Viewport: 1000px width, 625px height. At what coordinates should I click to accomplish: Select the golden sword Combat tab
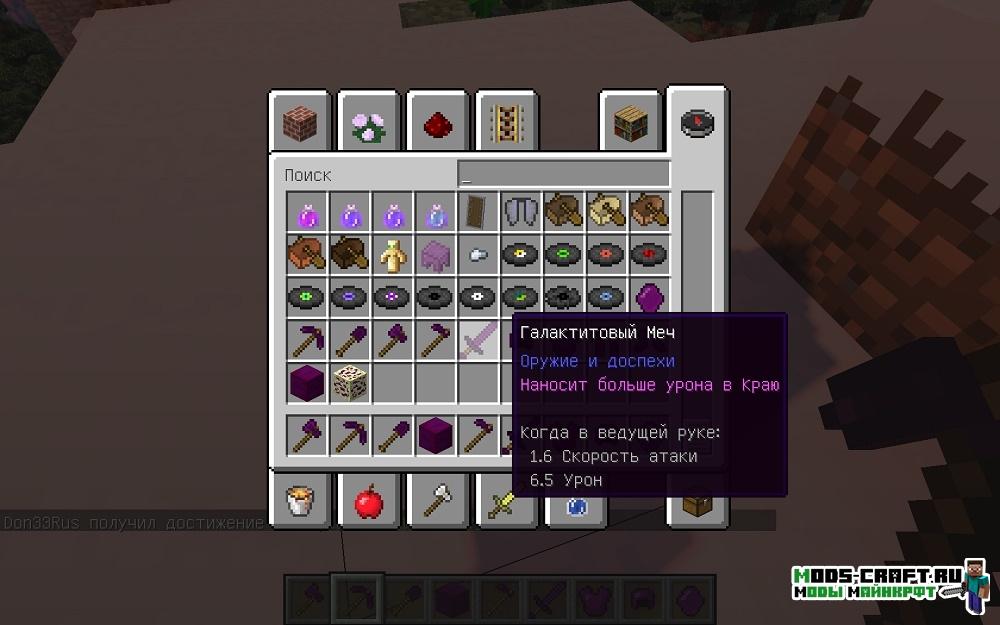pyautogui.click(x=500, y=500)
